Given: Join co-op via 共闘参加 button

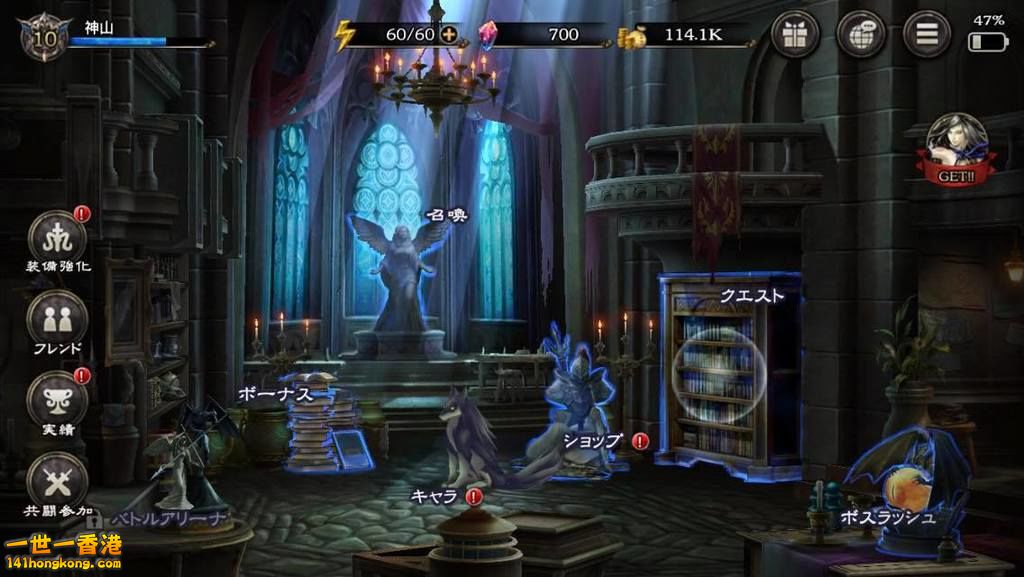Looking at the screenshot, I should pyautogui.click(x=56, y=481).
